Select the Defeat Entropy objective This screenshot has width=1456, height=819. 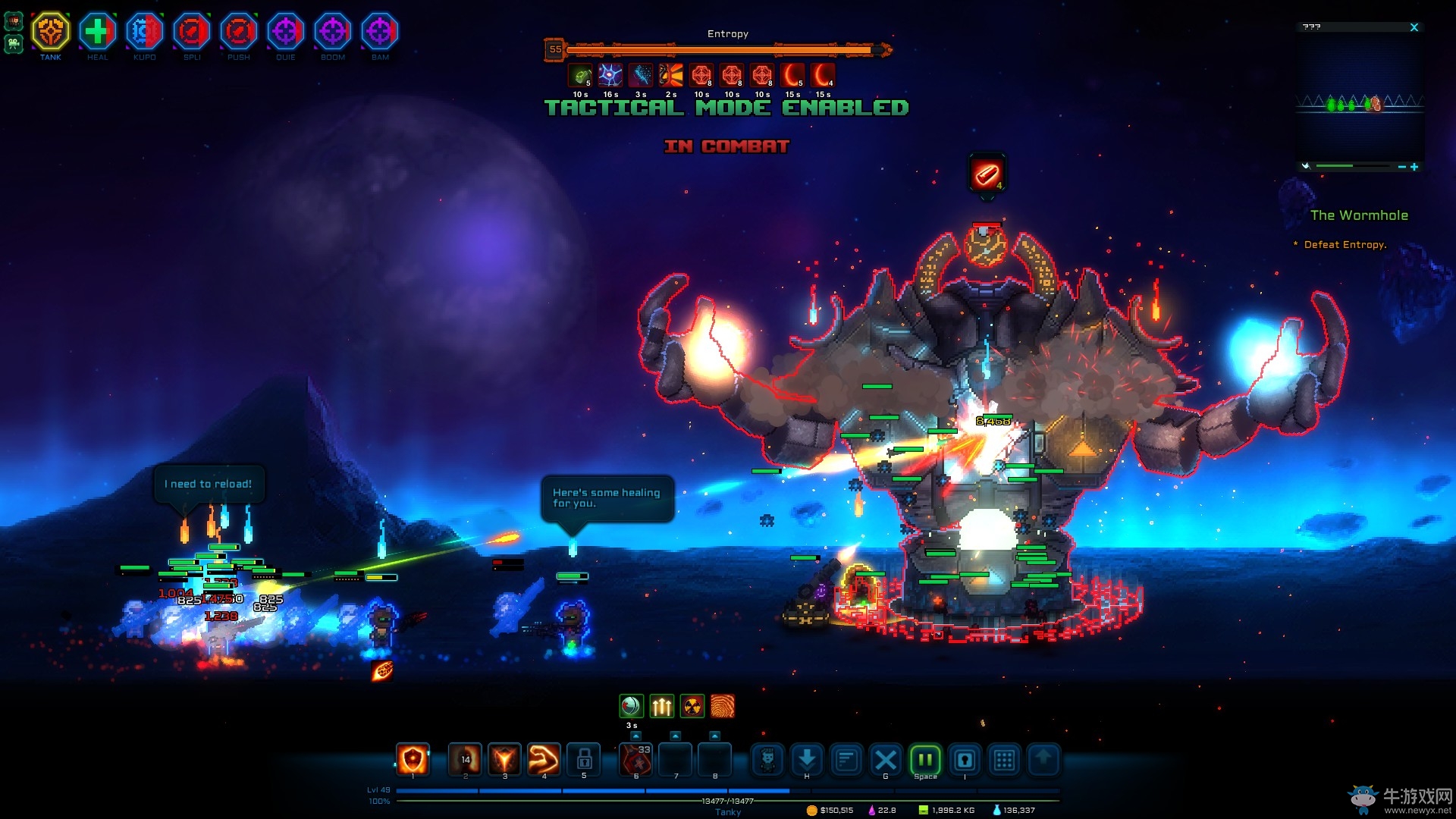pos(1345,245)
